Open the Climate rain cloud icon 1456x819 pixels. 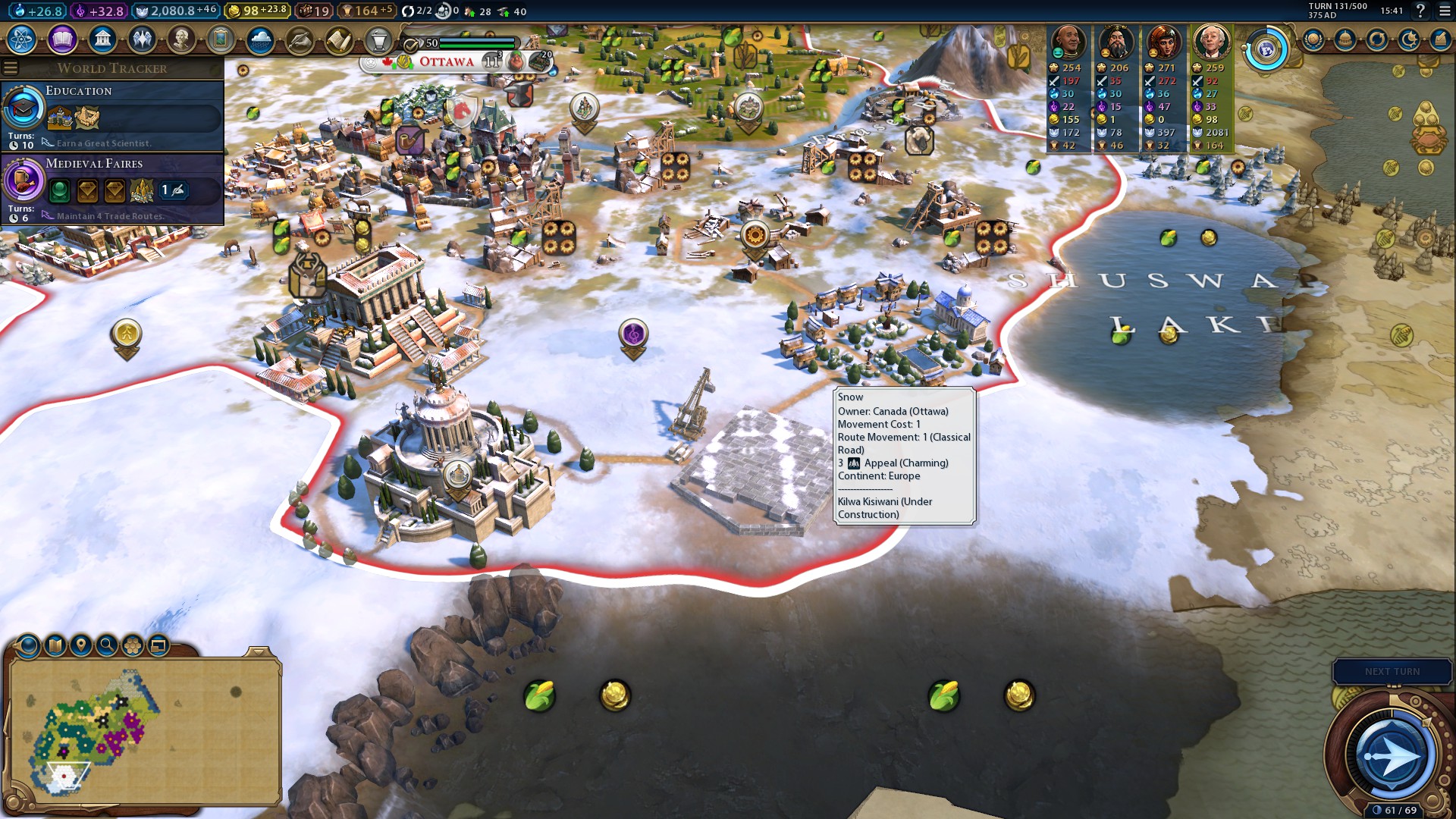(260, 39)
